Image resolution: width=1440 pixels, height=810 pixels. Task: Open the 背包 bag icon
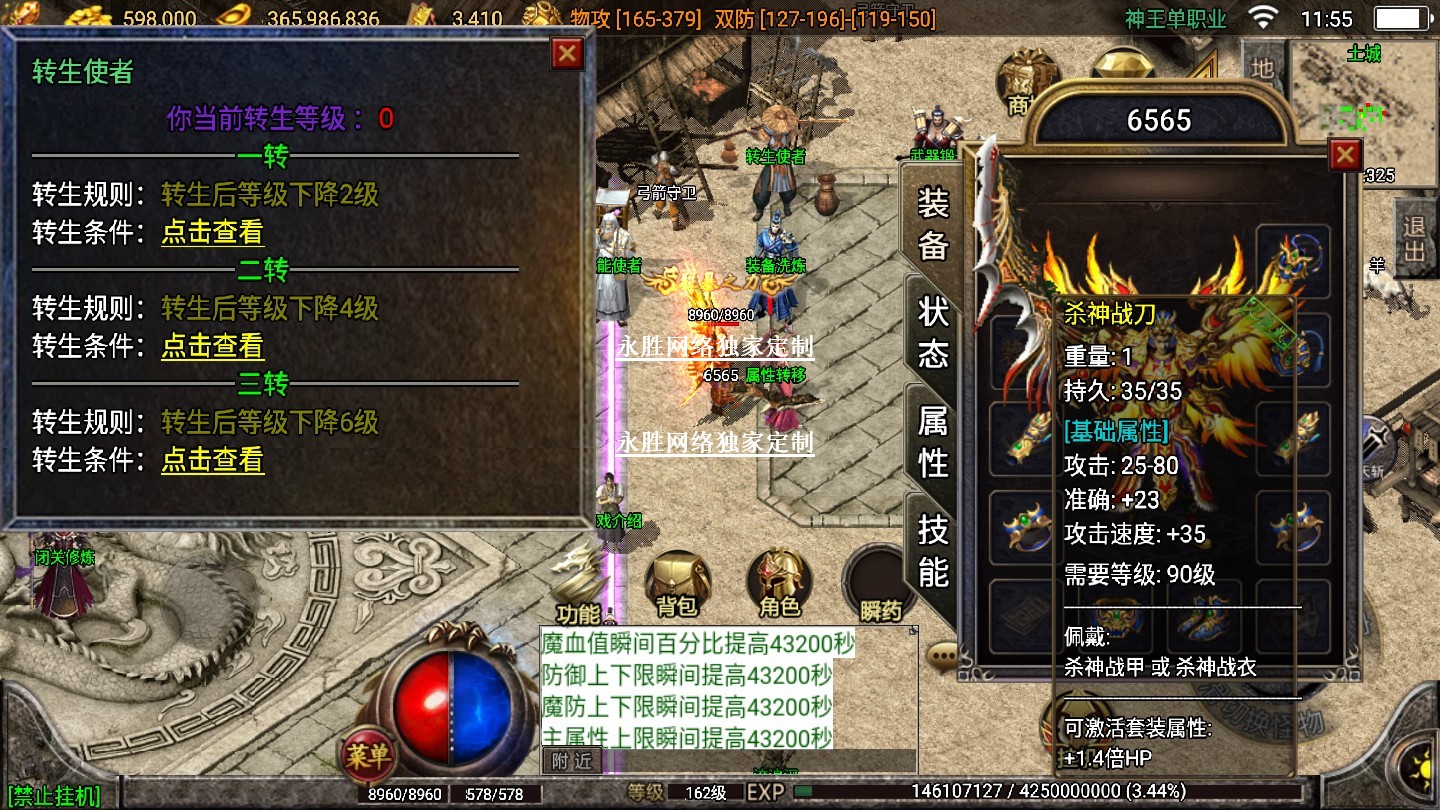[677, 583]
